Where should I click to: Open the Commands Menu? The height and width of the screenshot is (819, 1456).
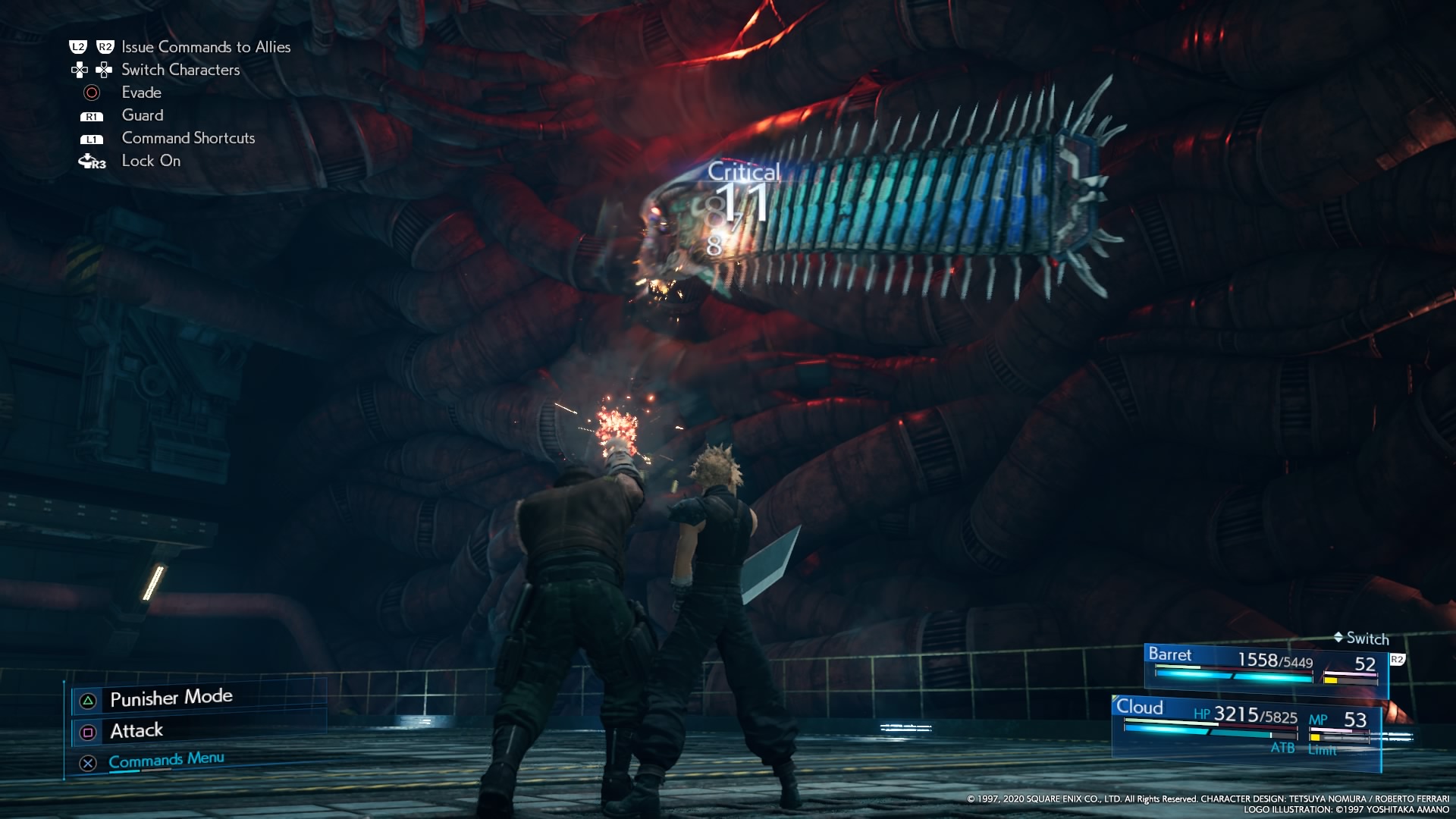coord(166,760)
